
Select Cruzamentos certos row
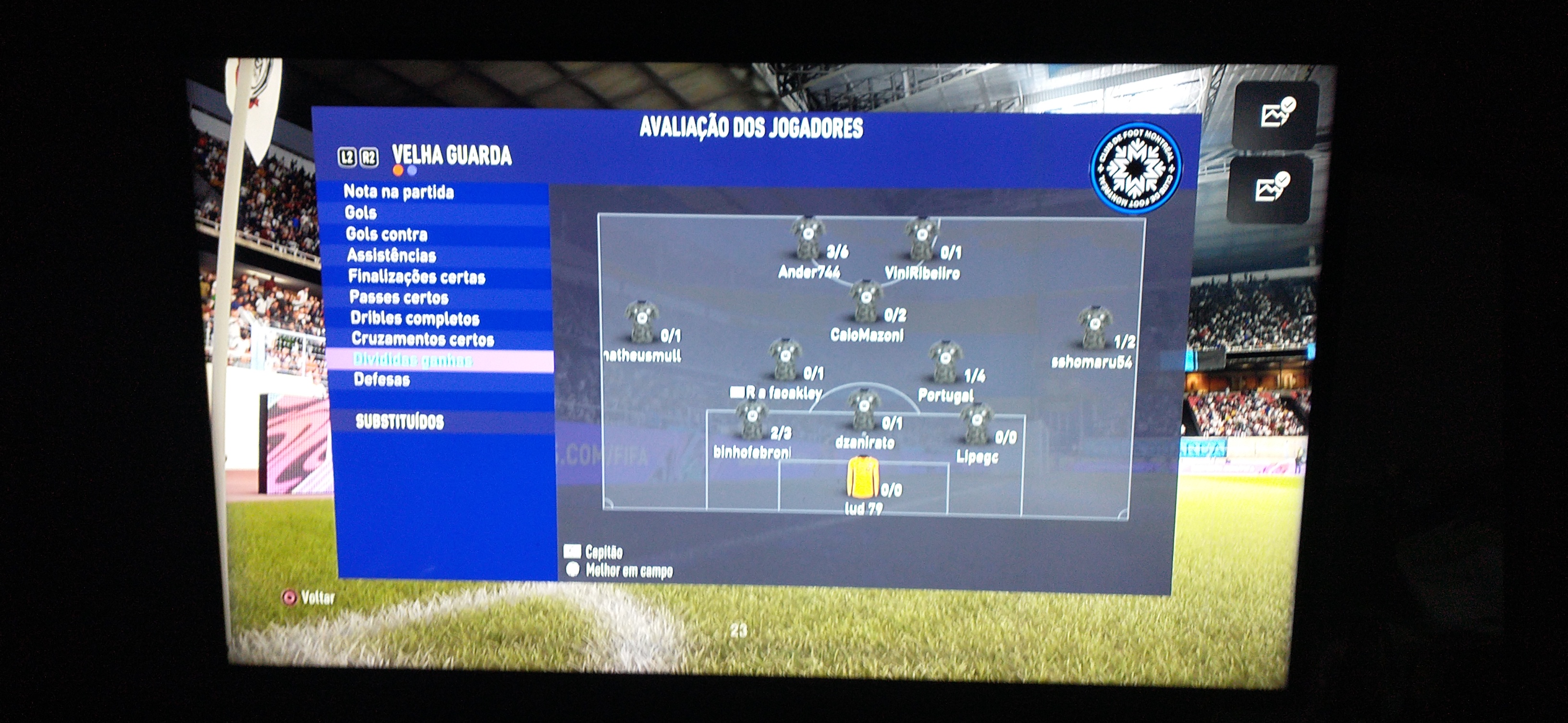coord(422,339)
